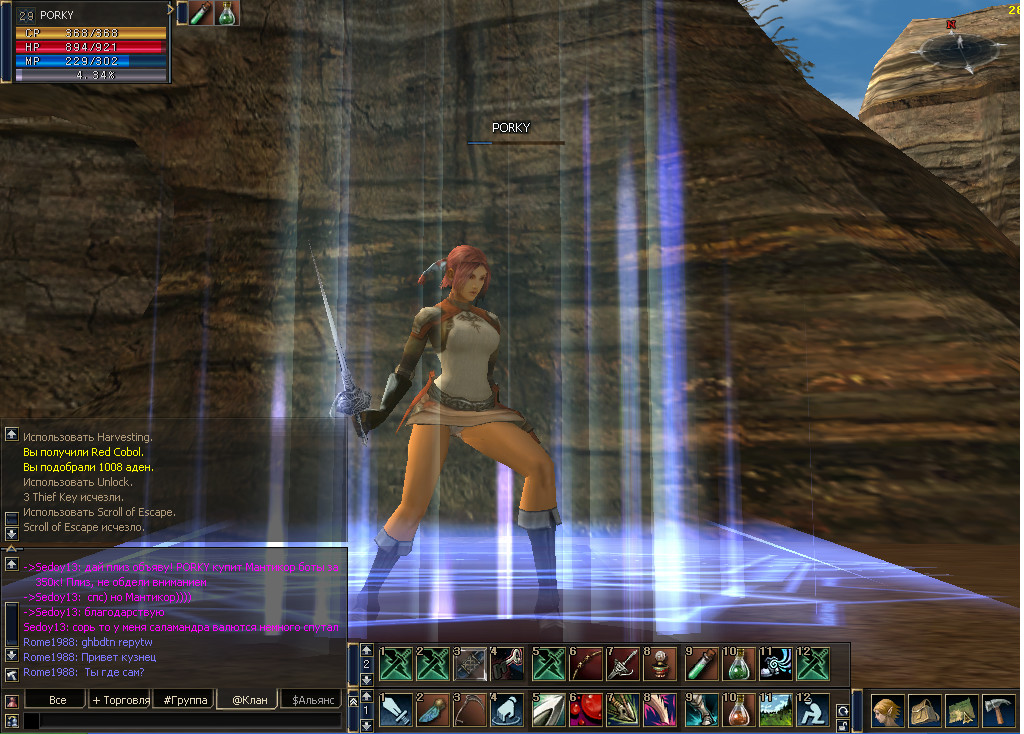Use the scythe item in lower hotbar slot 3
Image resolution: width=1024 pixels, height=734 pixels.
471,710
